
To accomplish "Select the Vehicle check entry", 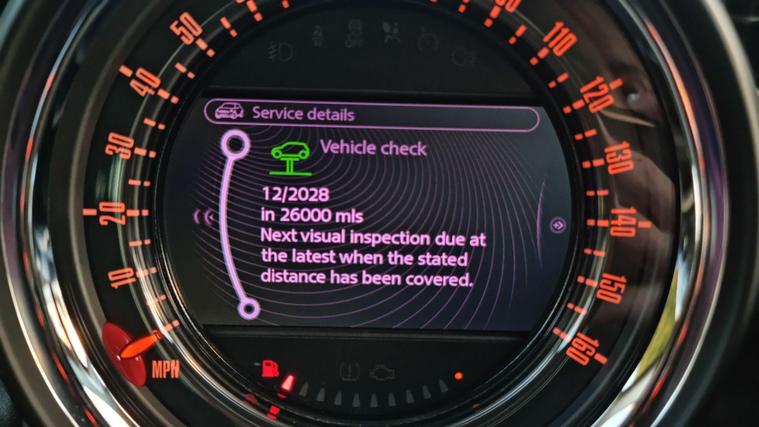I will 372,149.
